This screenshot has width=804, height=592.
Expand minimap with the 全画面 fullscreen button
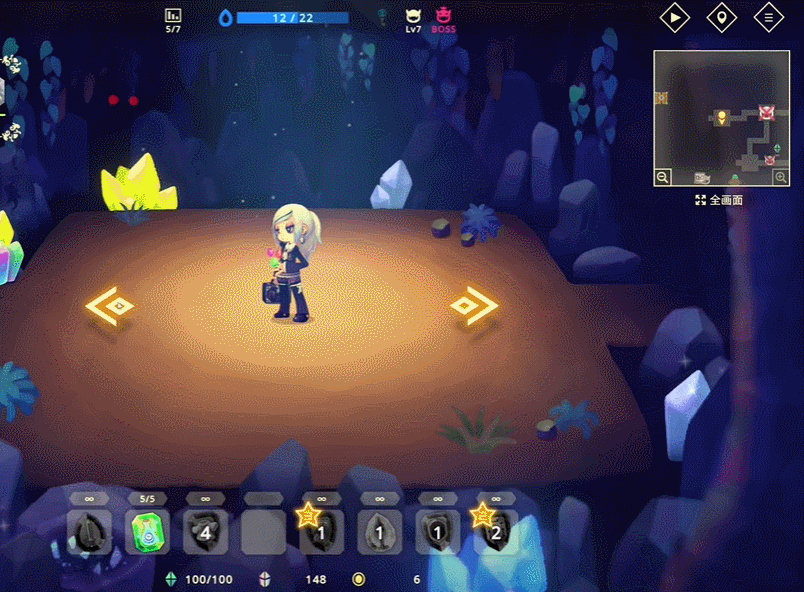click(x=719, y=200)
